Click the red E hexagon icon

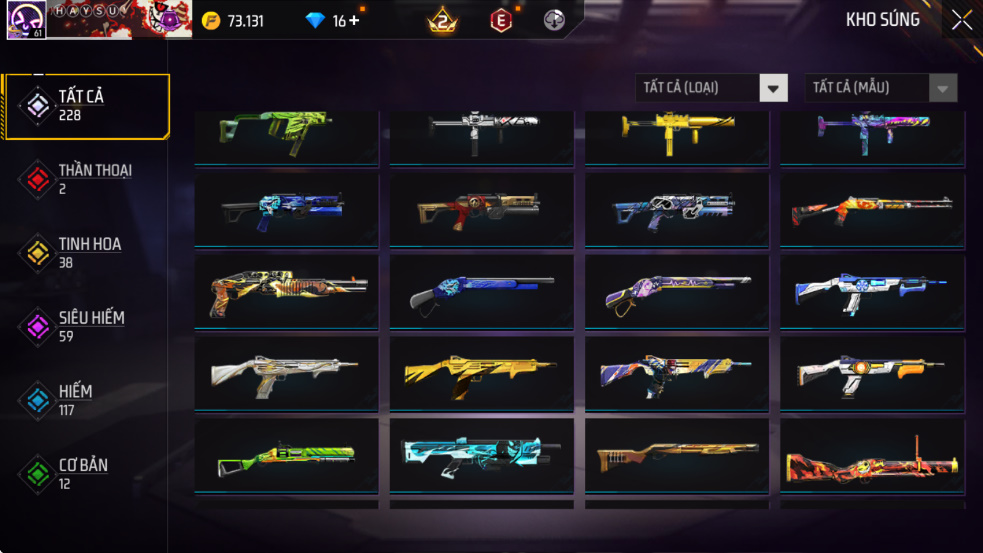point(501,20)
